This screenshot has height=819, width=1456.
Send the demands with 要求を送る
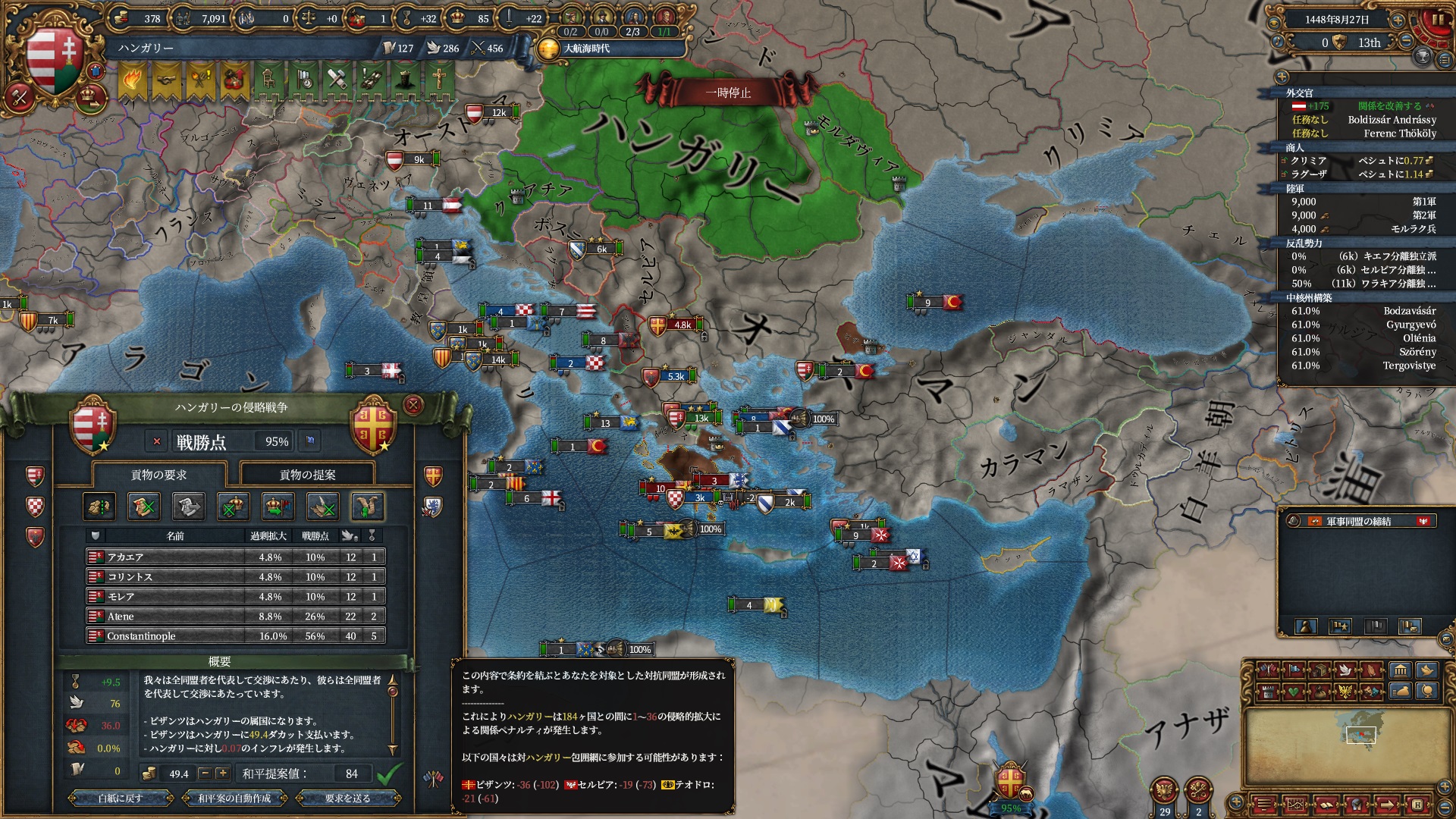tap(348, 798)
